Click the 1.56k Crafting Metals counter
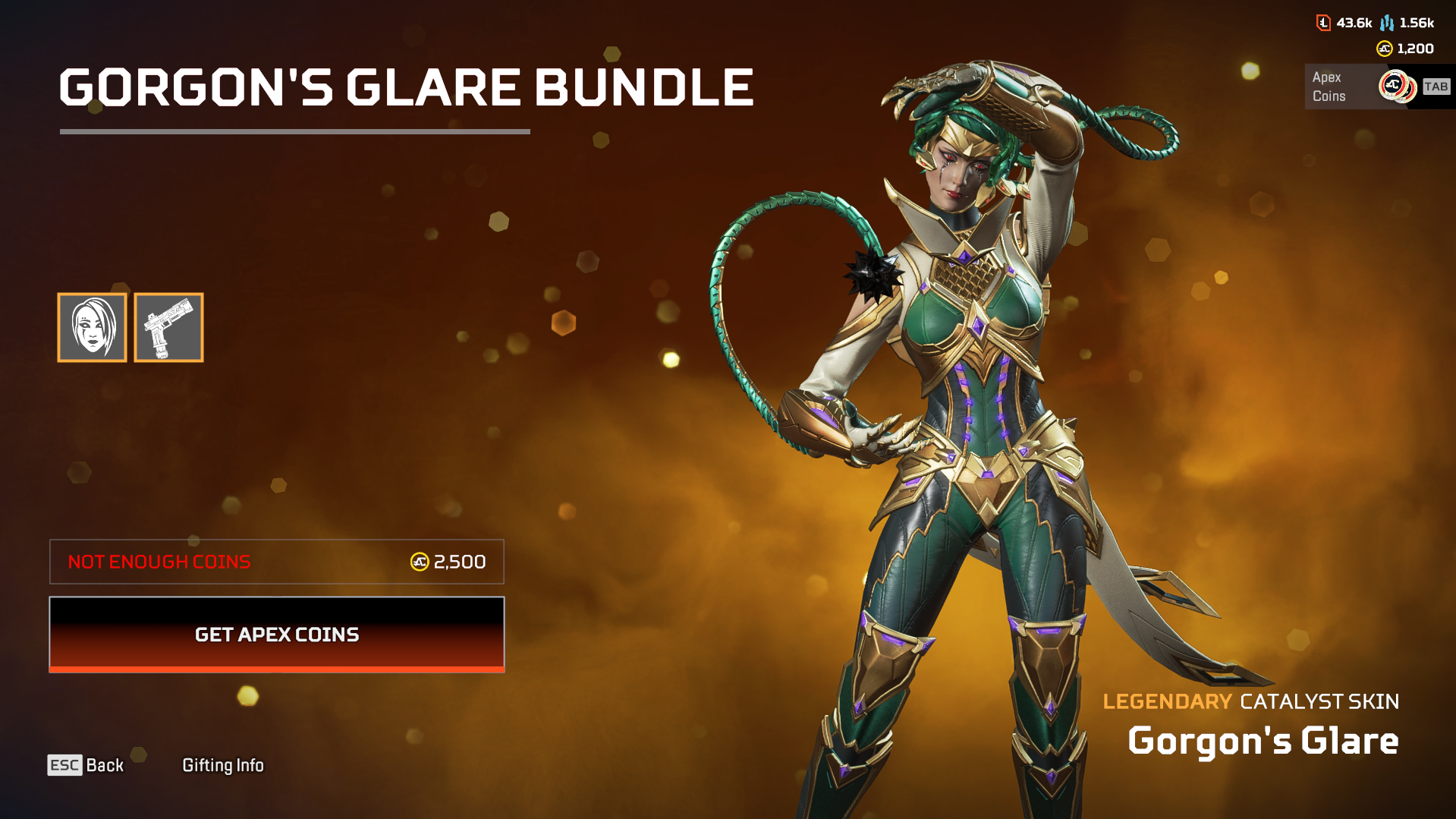The width and height of the screenshot is (1456, 819). [1417, 23]
